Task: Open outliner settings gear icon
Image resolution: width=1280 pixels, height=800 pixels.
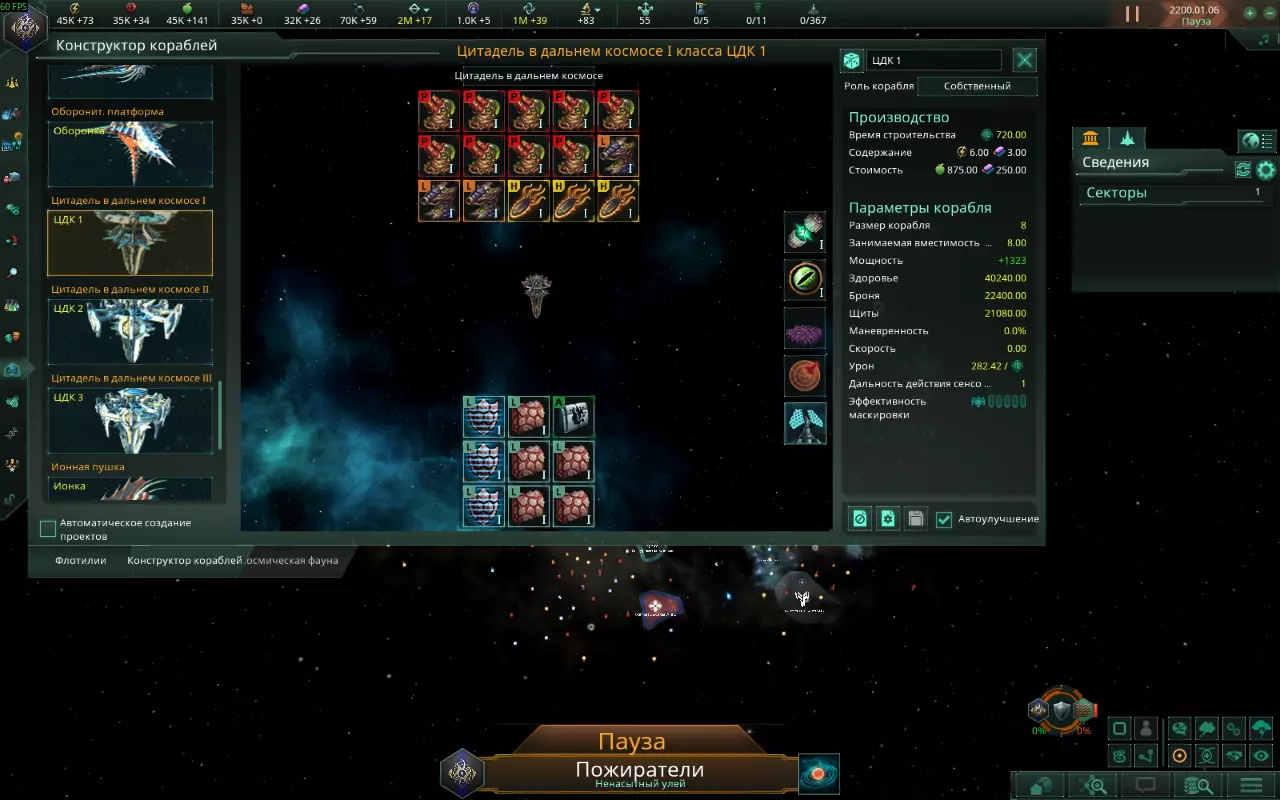Action: click(1266, 170)
